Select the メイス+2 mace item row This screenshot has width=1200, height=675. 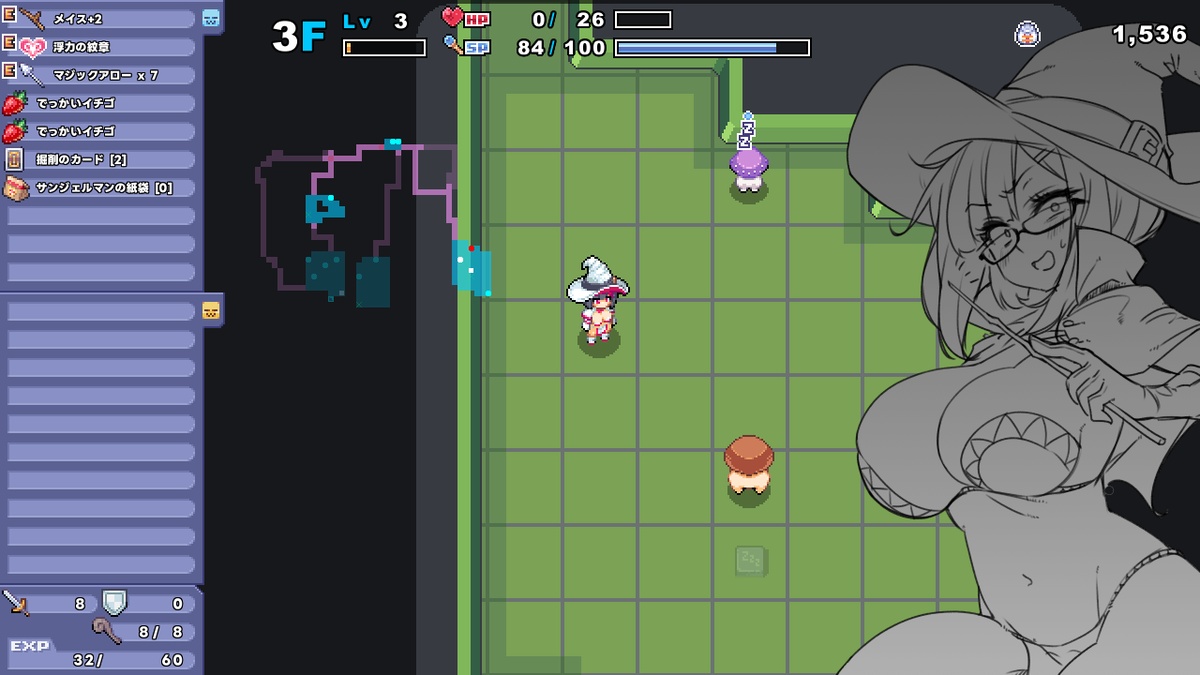click(100, 19)
